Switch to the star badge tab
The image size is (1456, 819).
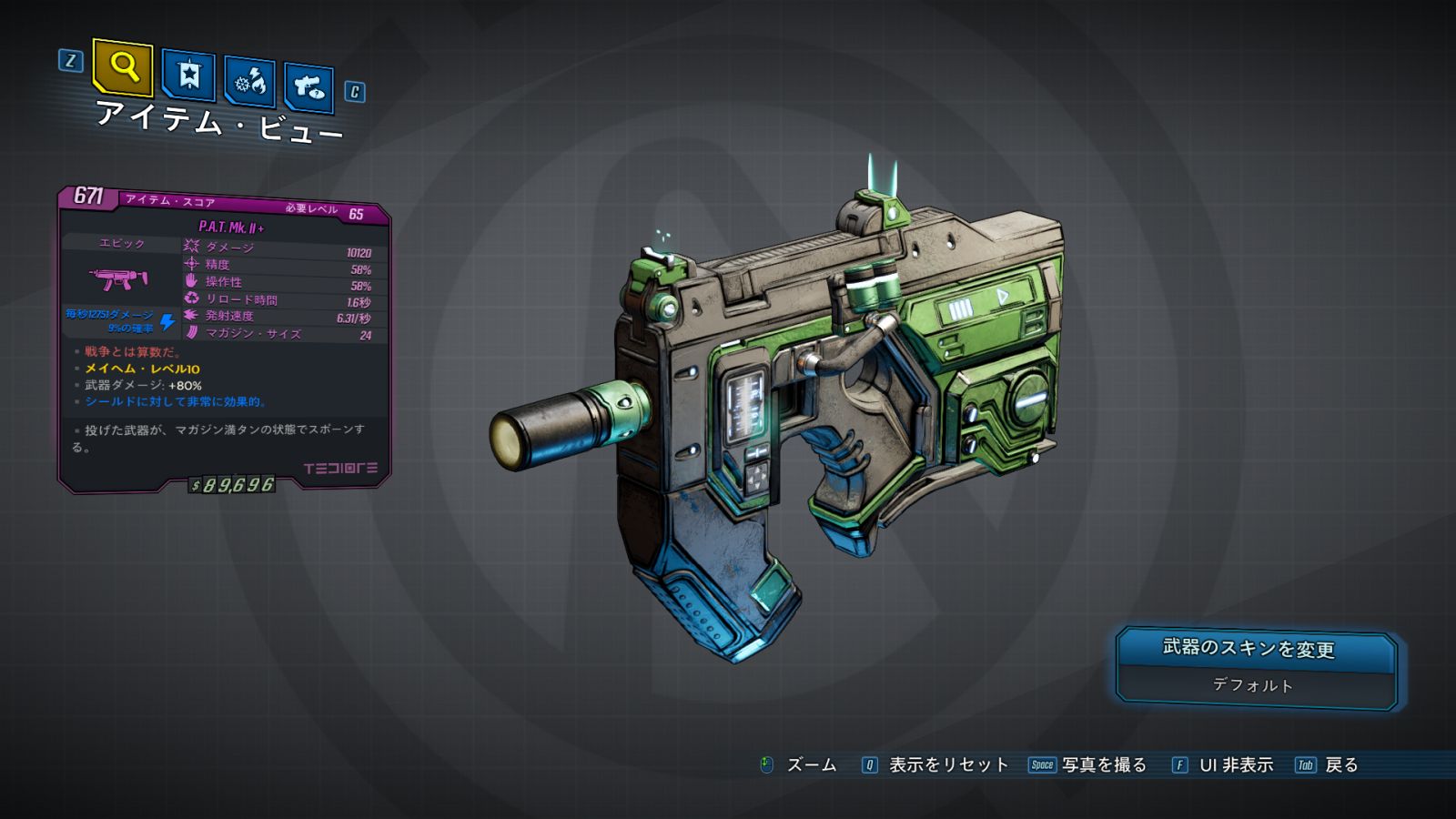188,75
